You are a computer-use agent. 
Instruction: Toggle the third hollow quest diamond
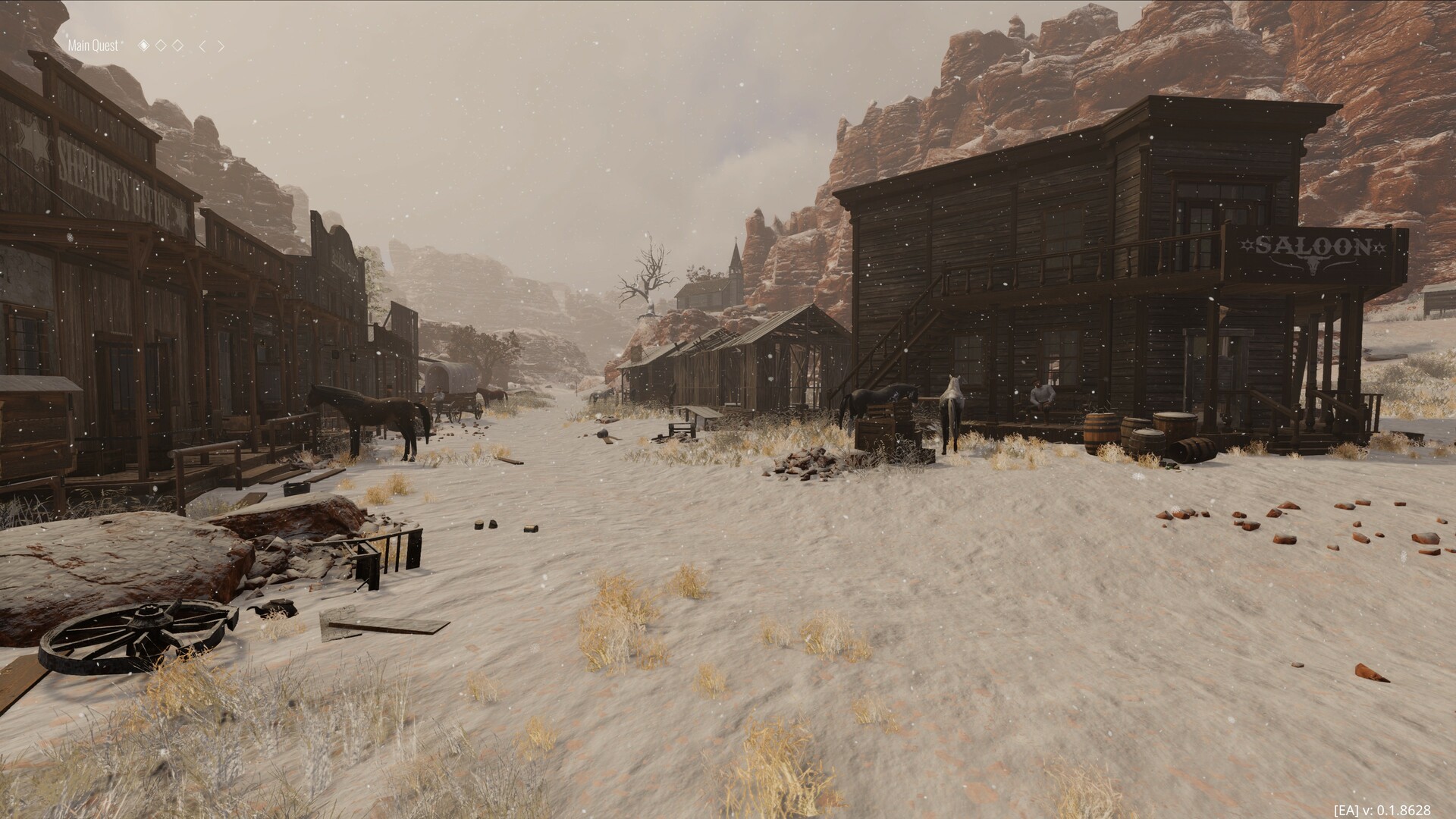pos(178,45)
